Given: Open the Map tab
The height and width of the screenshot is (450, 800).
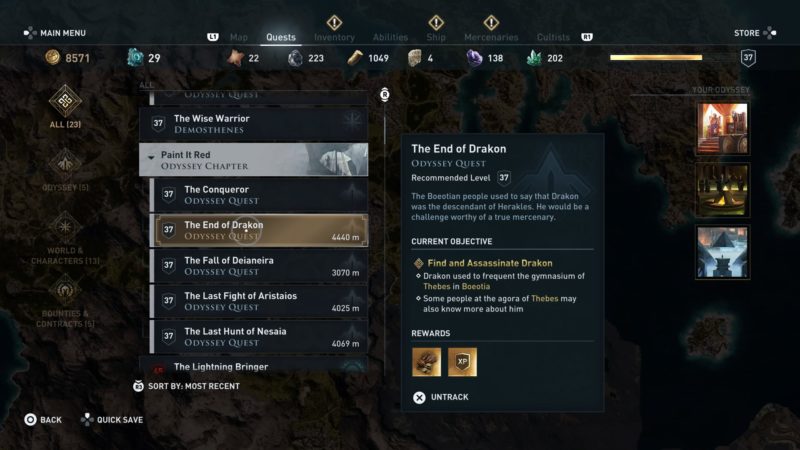Looking at the screenshot, I should tap(239, 38).
